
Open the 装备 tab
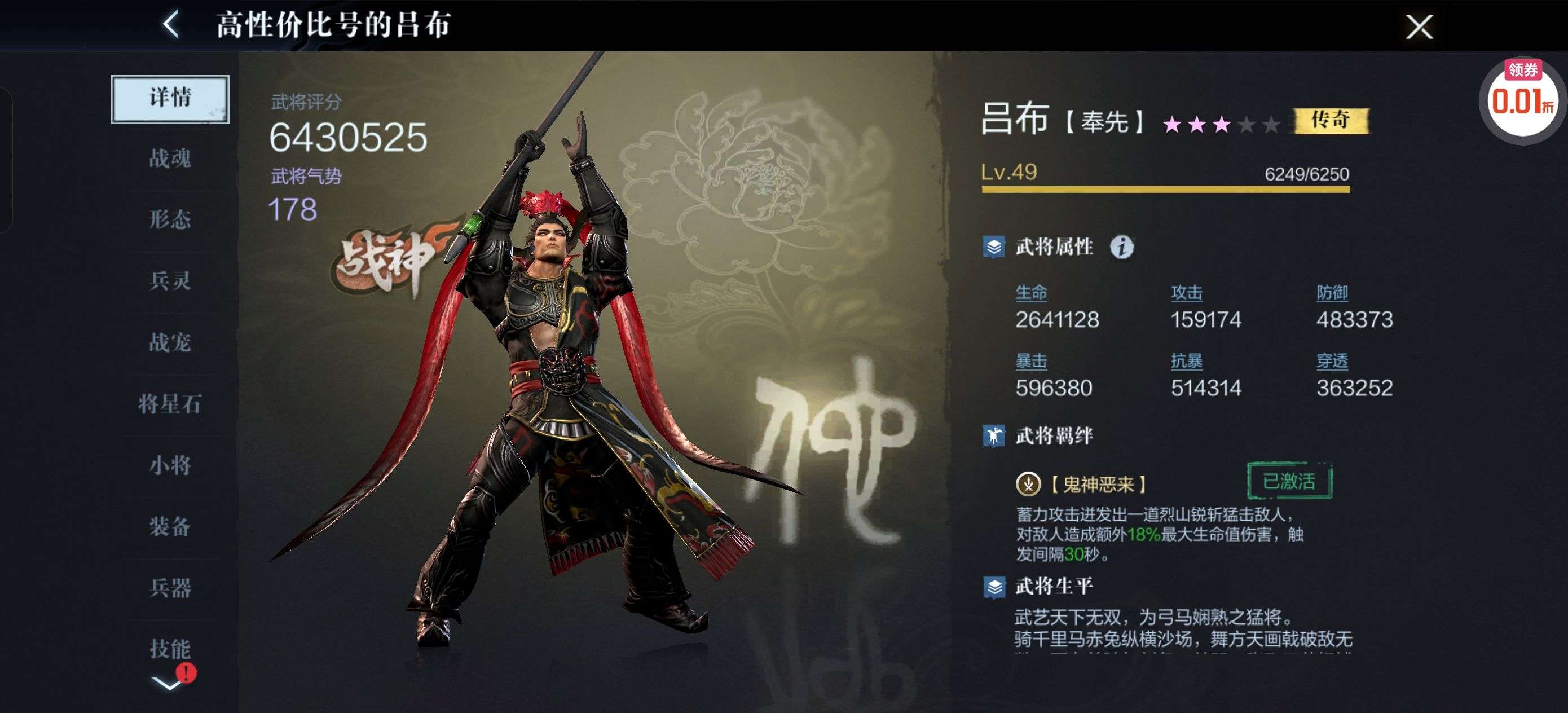tap(170, 527)
